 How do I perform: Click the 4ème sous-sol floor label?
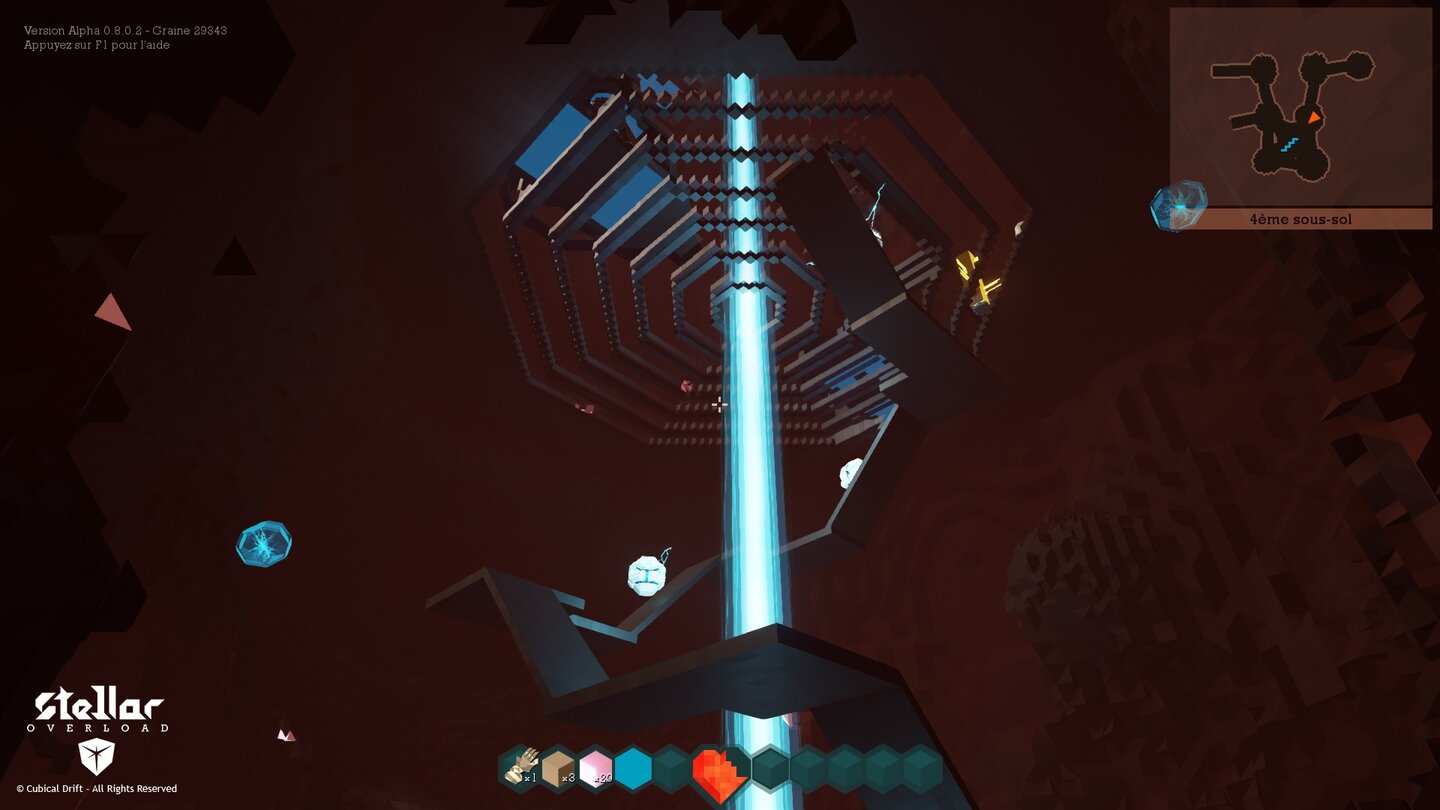[1301, 218]
